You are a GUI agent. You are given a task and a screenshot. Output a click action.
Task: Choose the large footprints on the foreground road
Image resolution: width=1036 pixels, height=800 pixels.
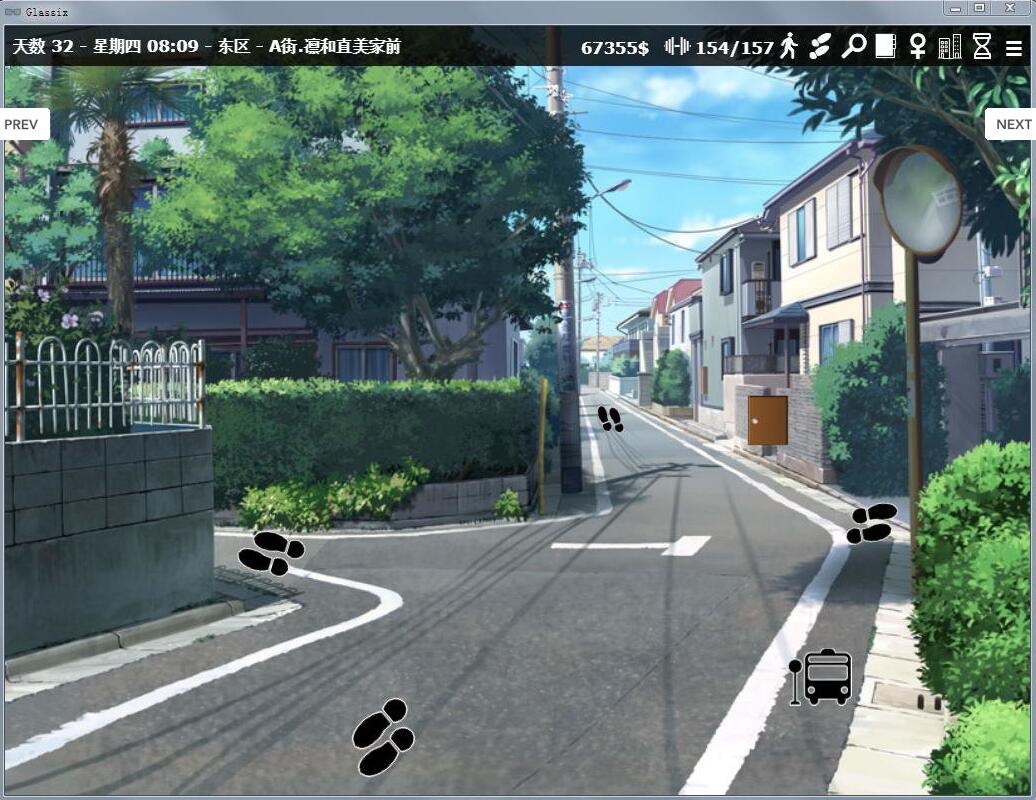coord(383,737)
